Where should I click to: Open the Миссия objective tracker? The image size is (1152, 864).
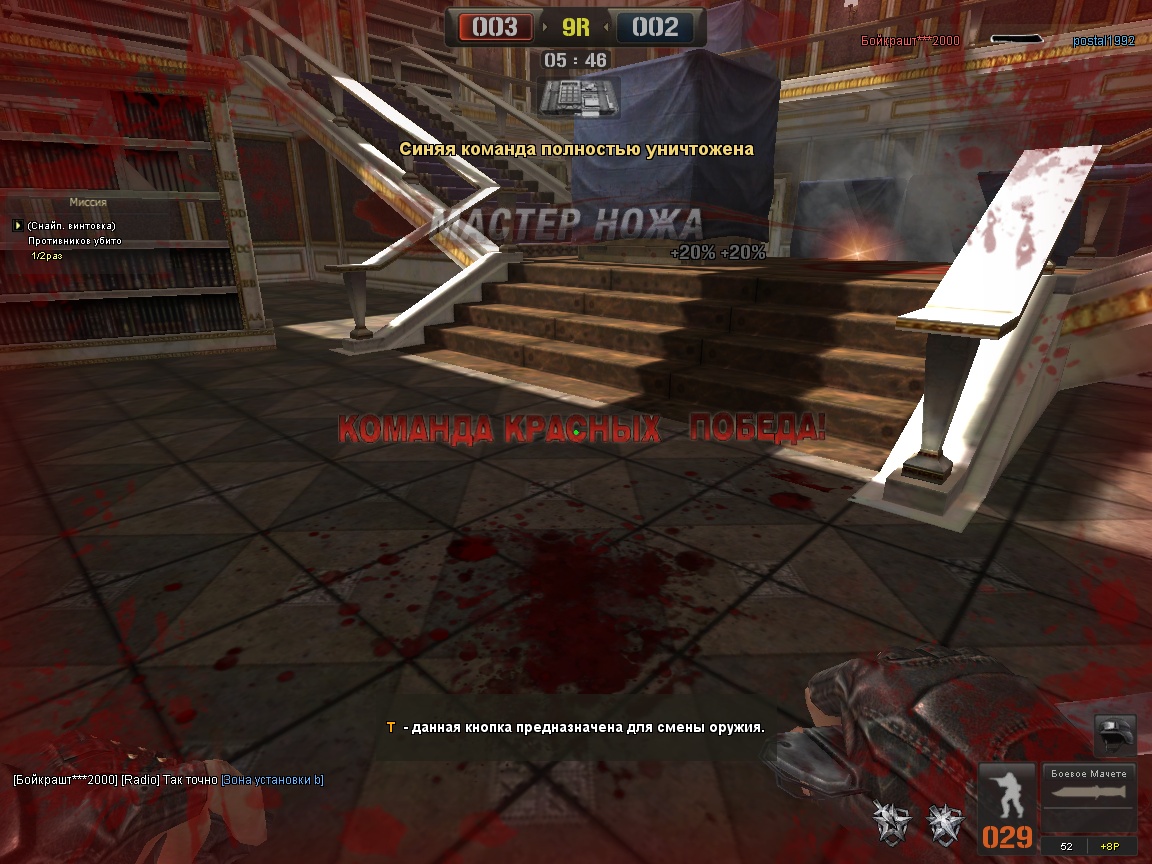pyautogui.click(x=88, y=202)
